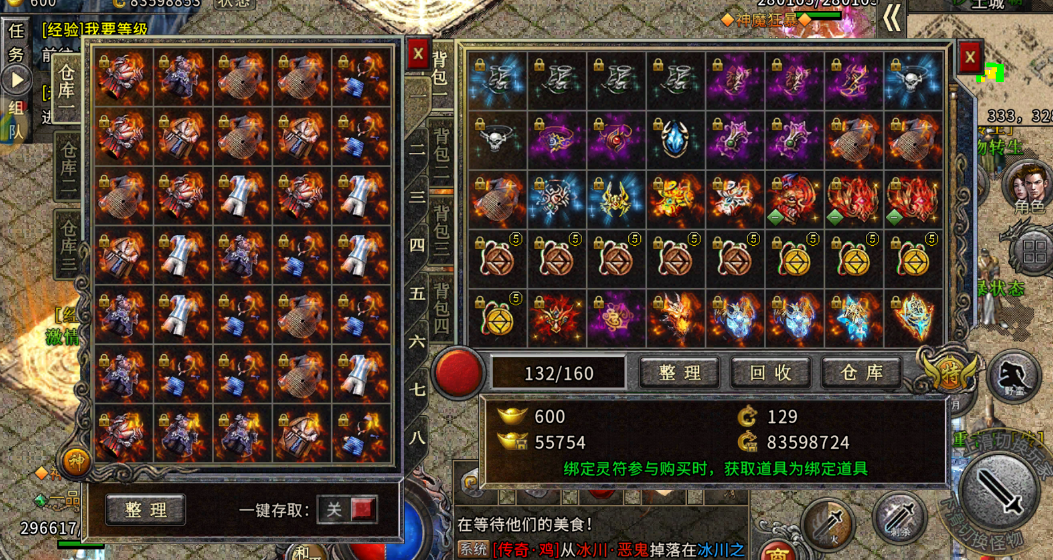The image size is (1053, 560).
Task: Close the warehouse panel
Action: pos(418,54)
